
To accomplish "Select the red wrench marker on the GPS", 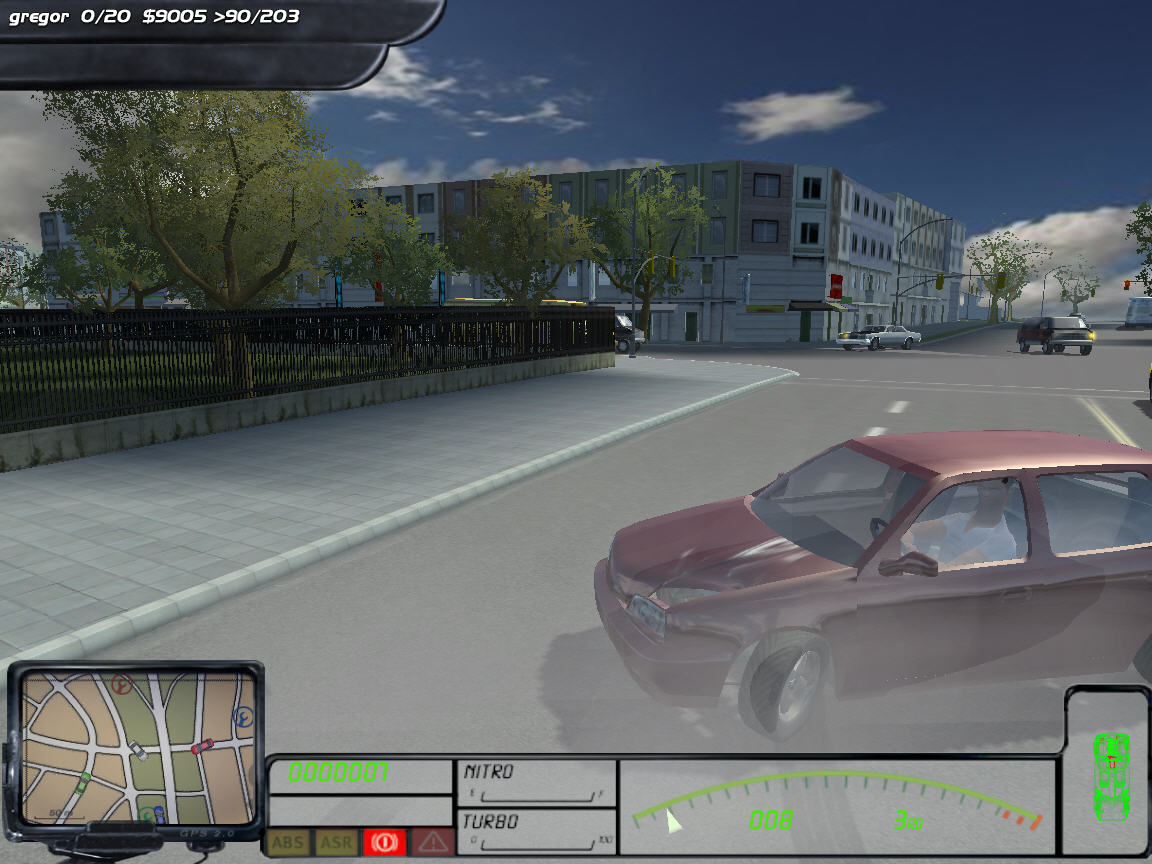I will point(123,686).
